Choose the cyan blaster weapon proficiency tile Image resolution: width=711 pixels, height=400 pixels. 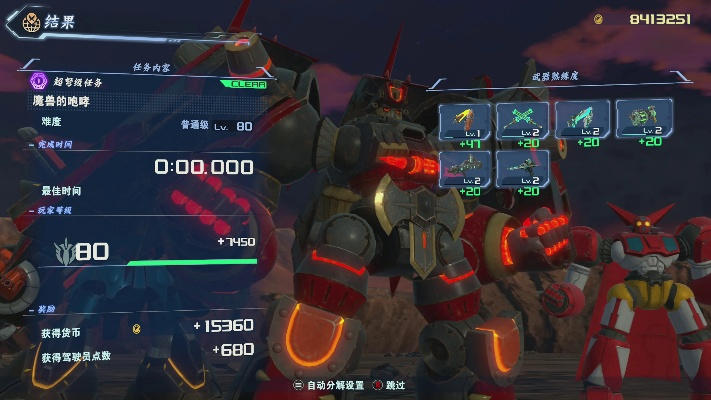582,120
